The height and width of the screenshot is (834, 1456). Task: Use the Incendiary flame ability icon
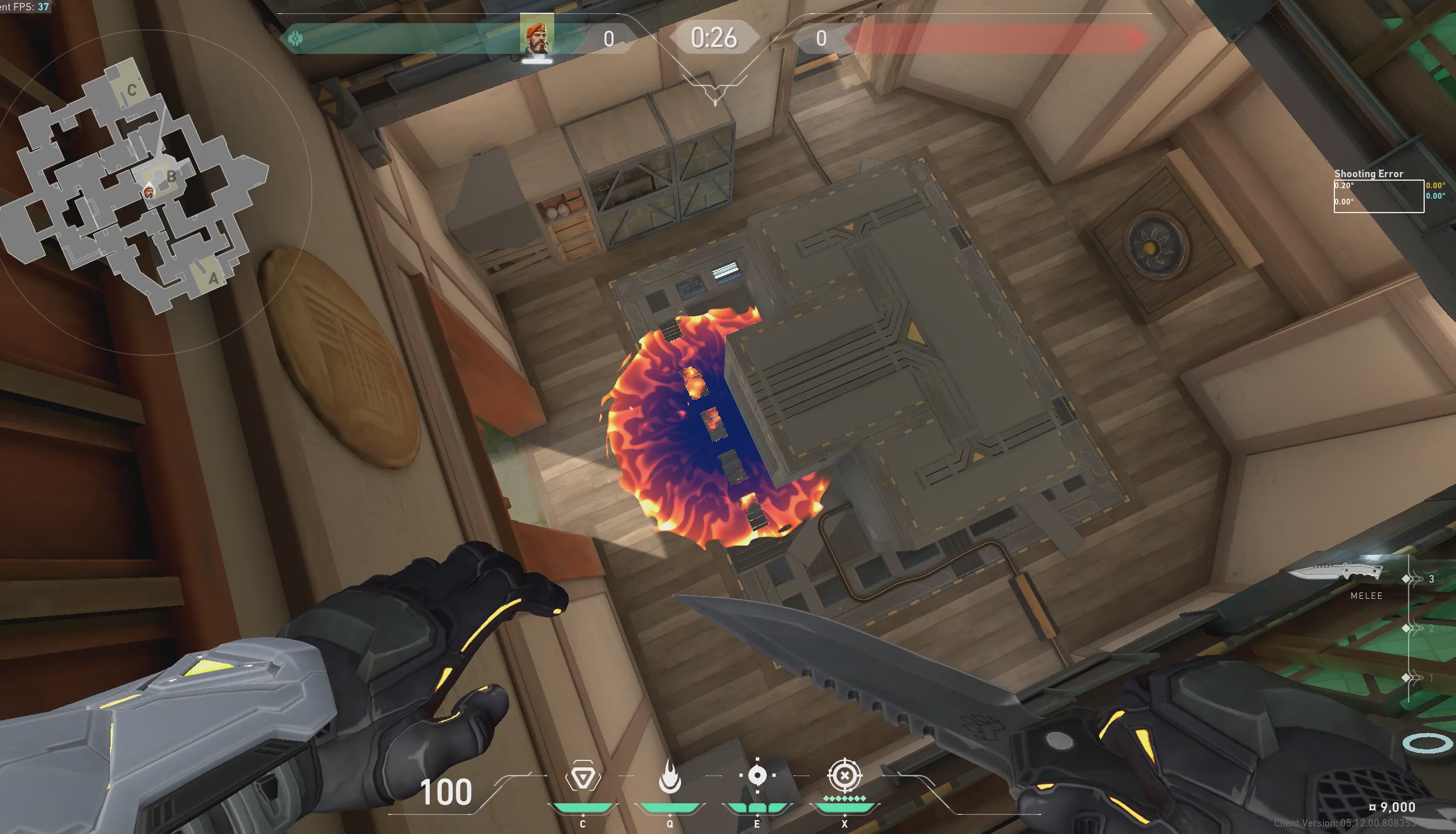click(x=670, y=777)
